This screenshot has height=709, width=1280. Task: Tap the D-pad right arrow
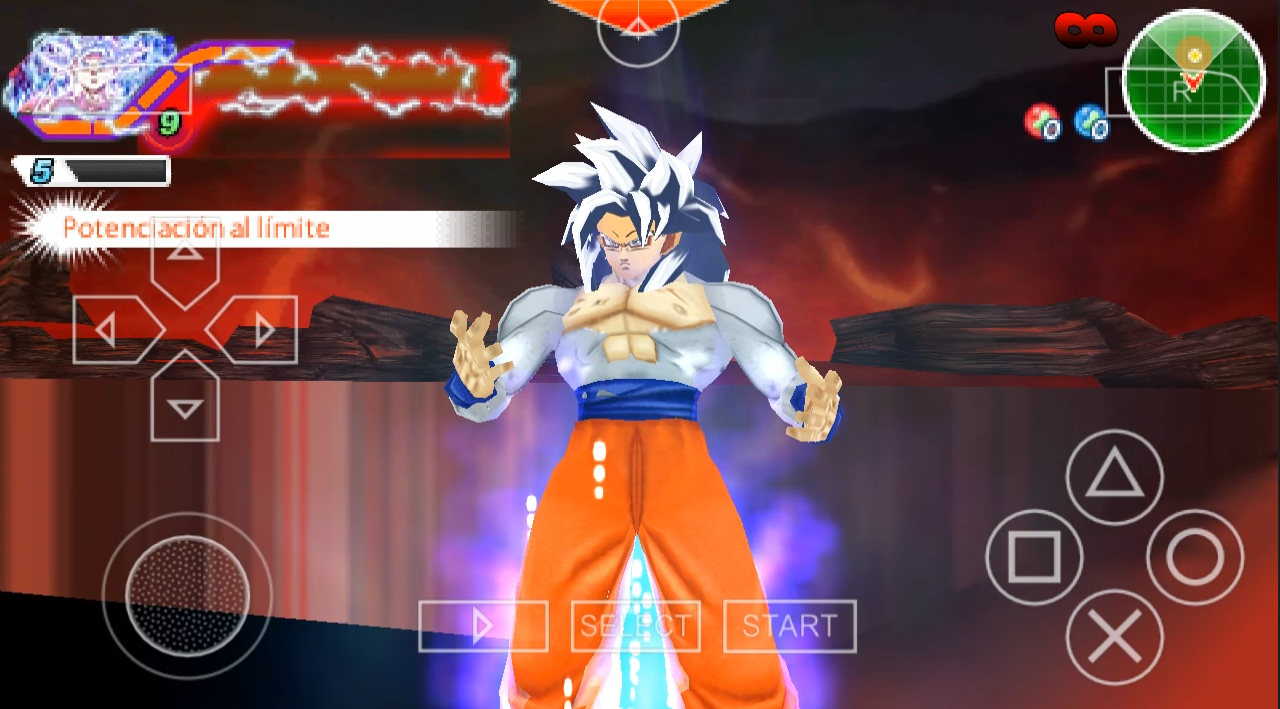pos(258,330)
